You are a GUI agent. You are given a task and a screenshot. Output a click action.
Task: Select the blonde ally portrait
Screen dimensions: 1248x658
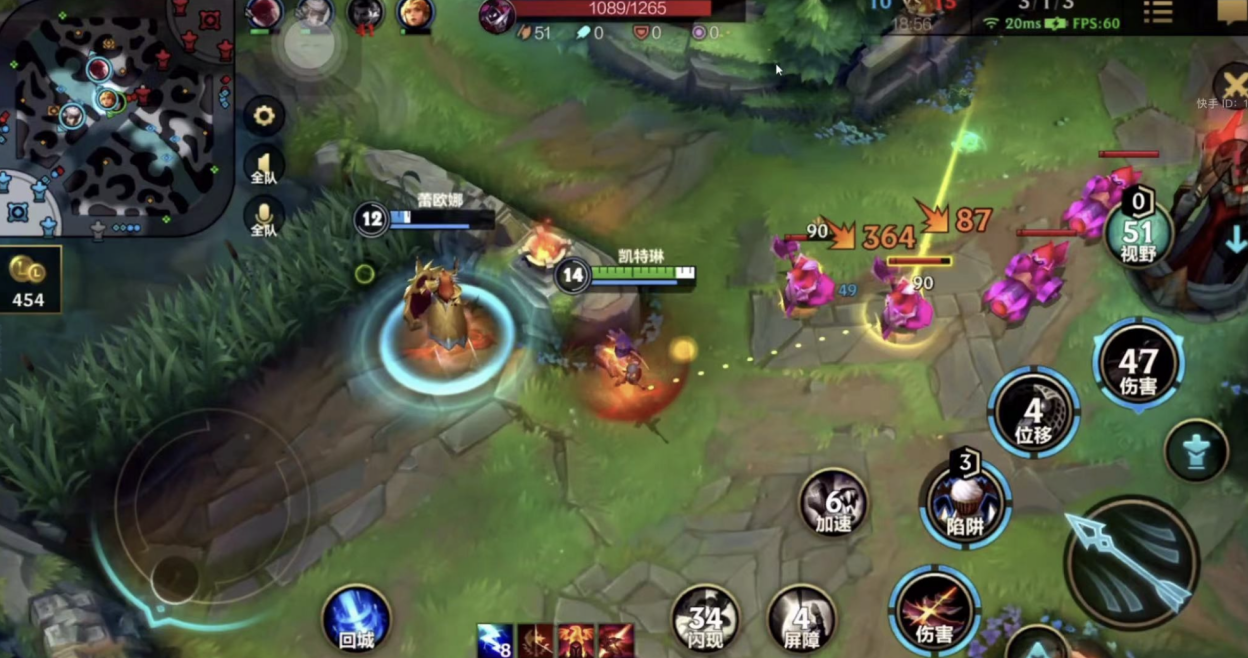pos(415,14)
